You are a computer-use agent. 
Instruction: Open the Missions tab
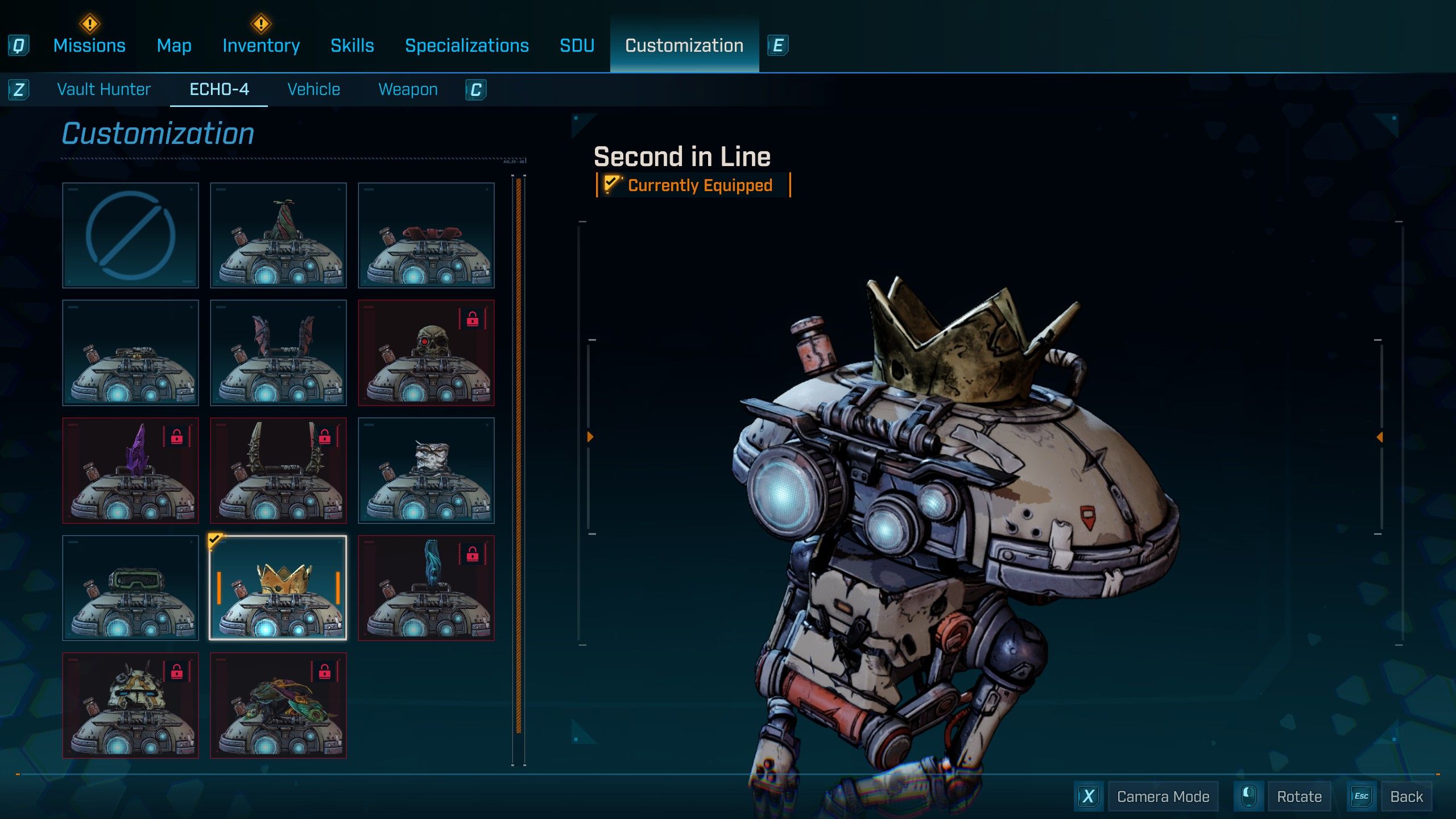pyautogui.click(x=89, y=45)
